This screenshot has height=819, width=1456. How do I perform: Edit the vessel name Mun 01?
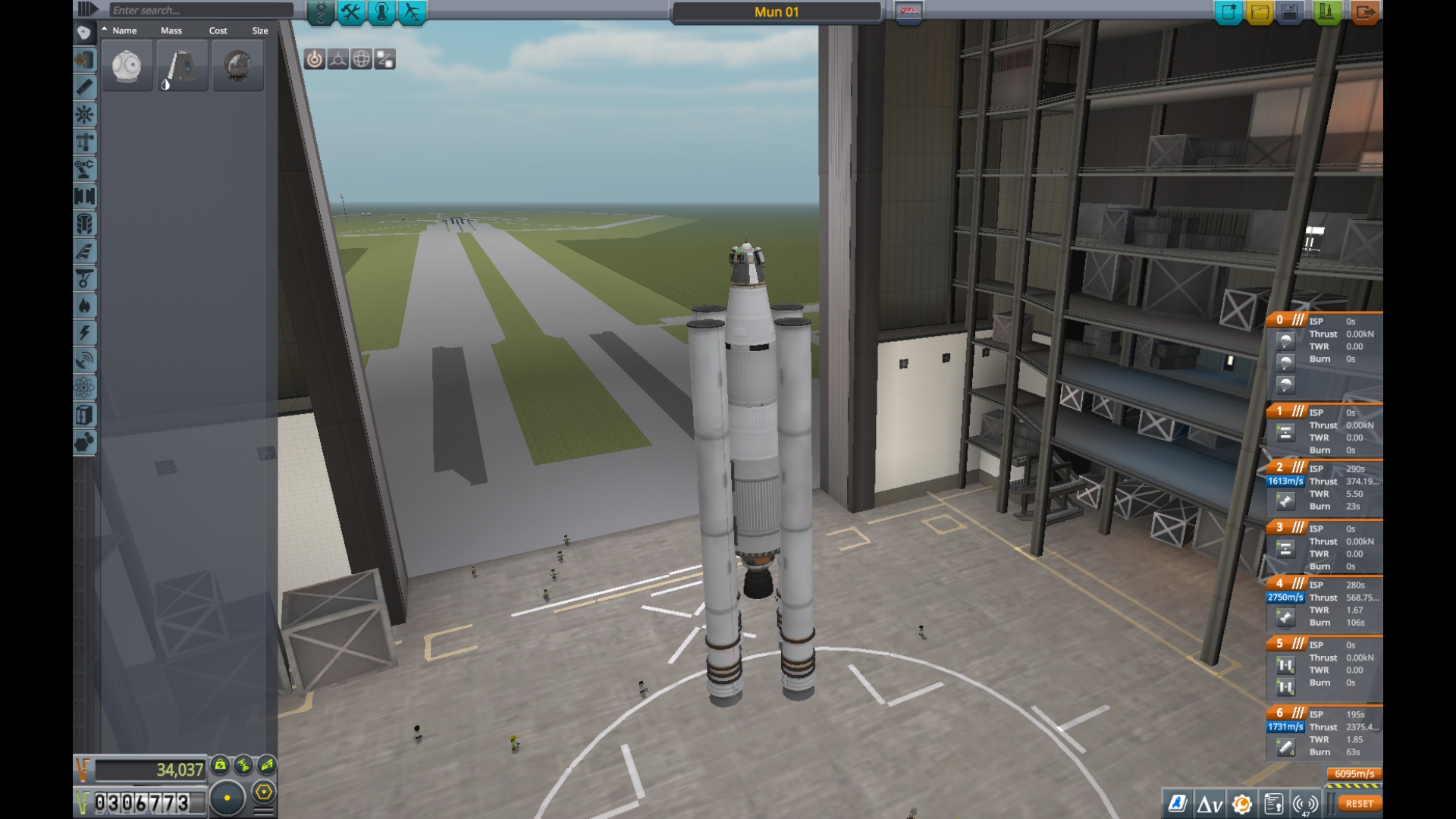pos(777,12)
